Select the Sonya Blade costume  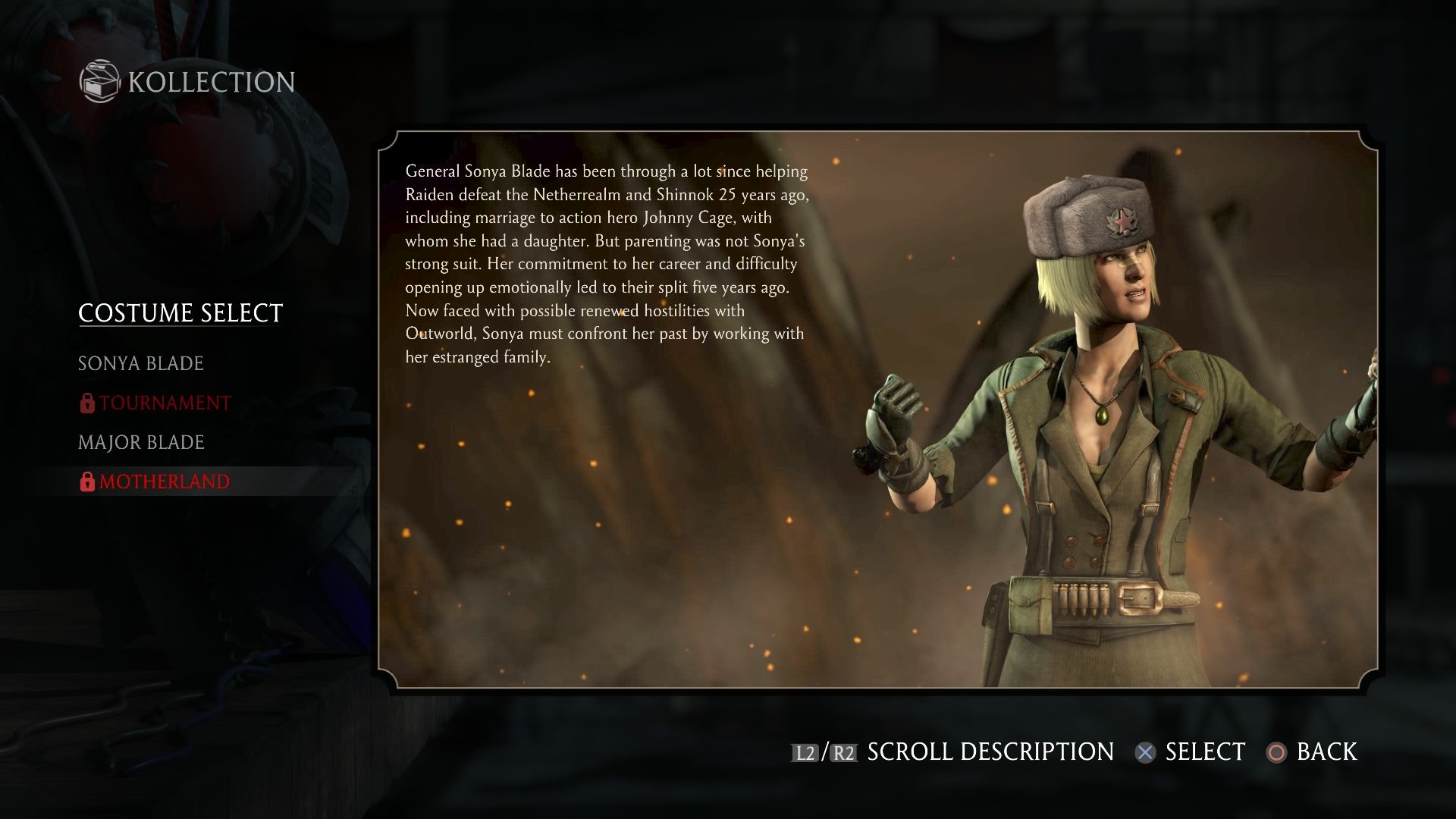pyautogui.click(x=141, y=364)
